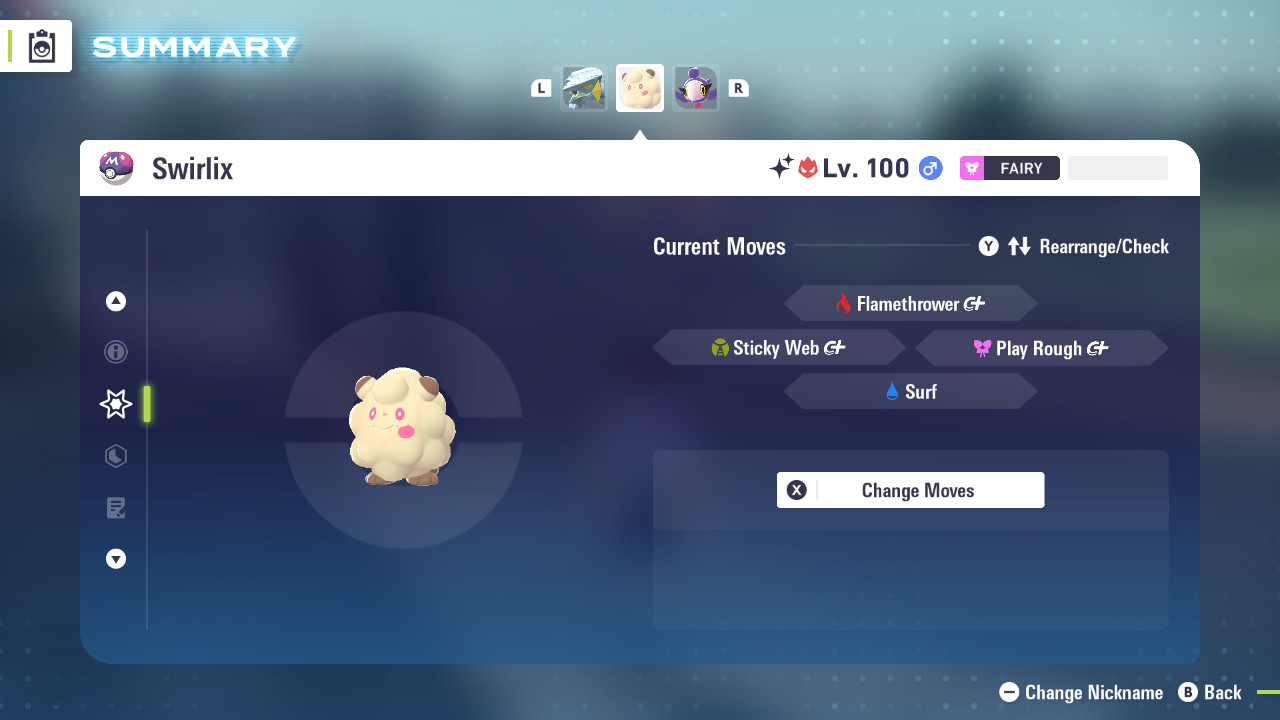Image resolution: width=1280 pixels, height=720 pixels.
Task: Click the down arrow at the sidebar bottom
Action: [x=115, y=559]
